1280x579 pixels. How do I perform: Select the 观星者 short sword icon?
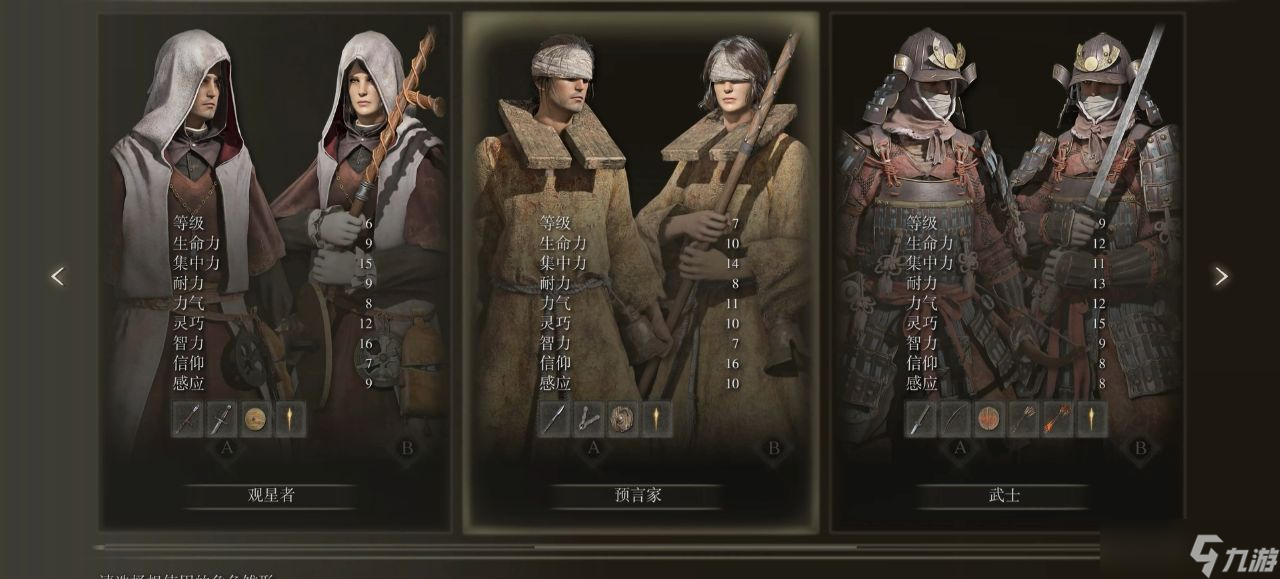click(222, 420)
